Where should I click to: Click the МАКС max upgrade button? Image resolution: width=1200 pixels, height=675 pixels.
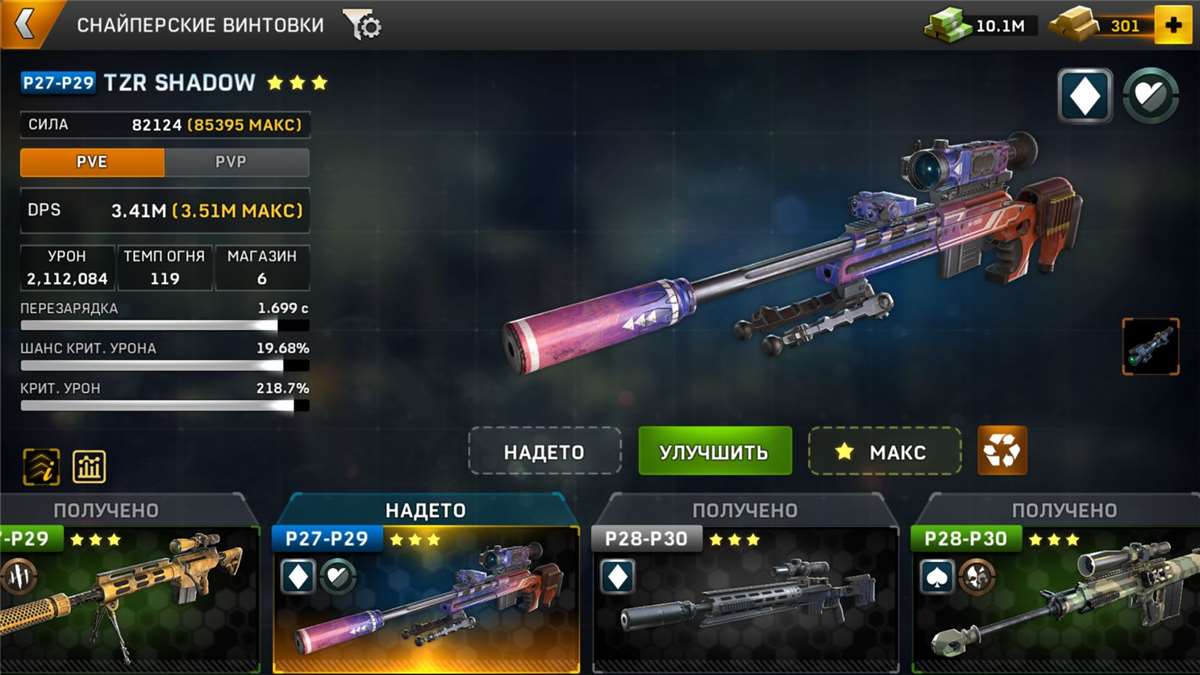pyautogui.click(x=884, y=452)
